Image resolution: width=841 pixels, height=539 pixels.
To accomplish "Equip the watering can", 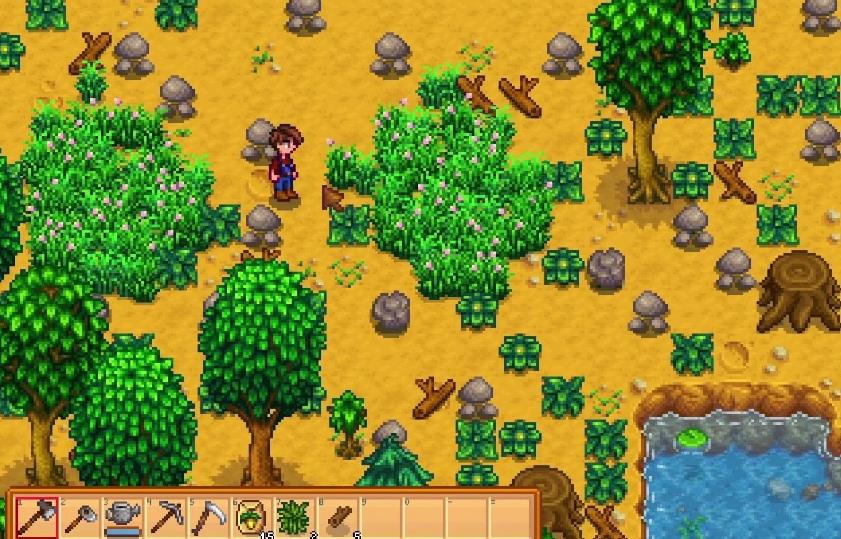I will click(x=123, y=516).
